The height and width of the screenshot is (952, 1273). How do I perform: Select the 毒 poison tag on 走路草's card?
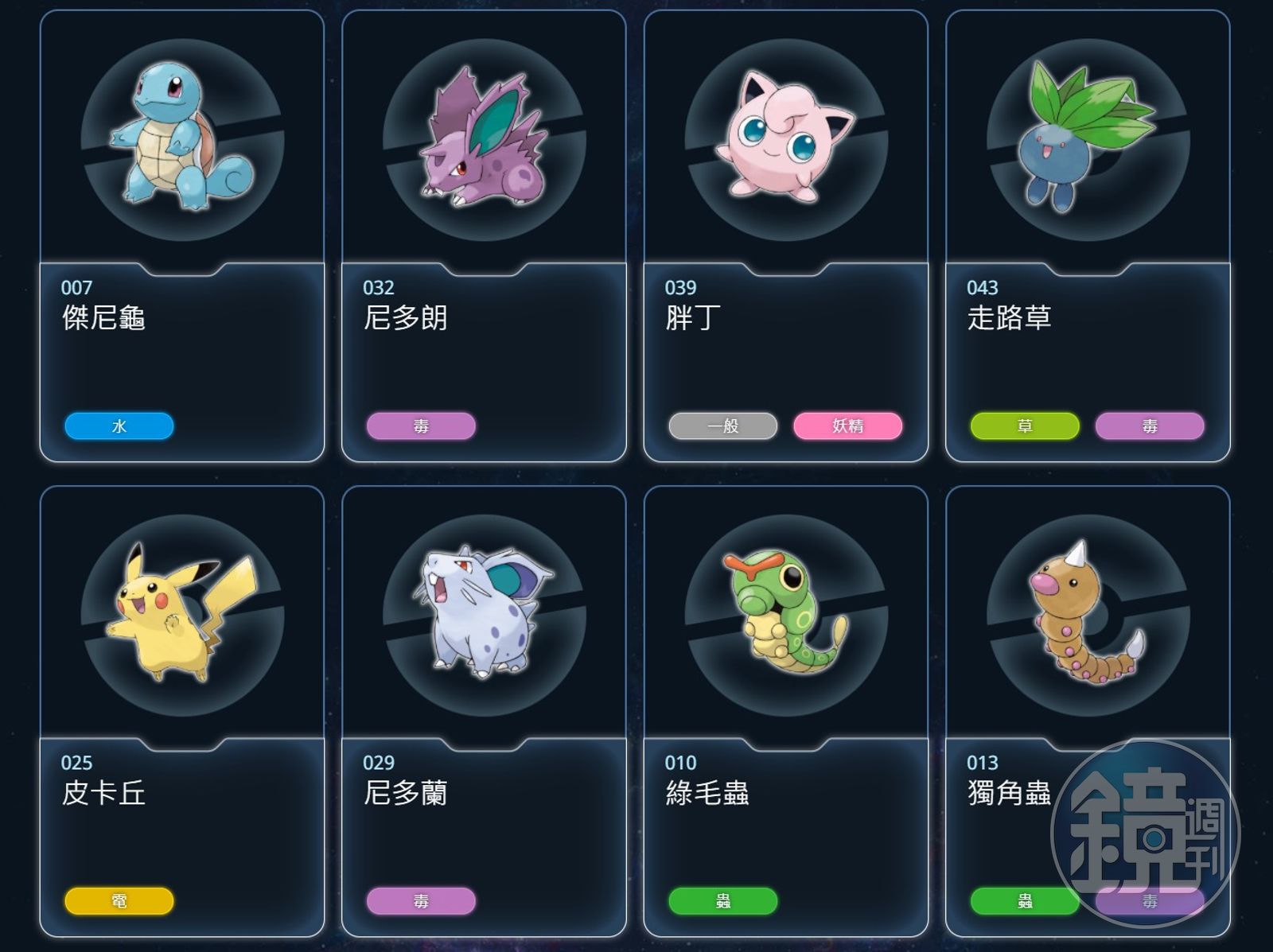(x=1150, y=426)
